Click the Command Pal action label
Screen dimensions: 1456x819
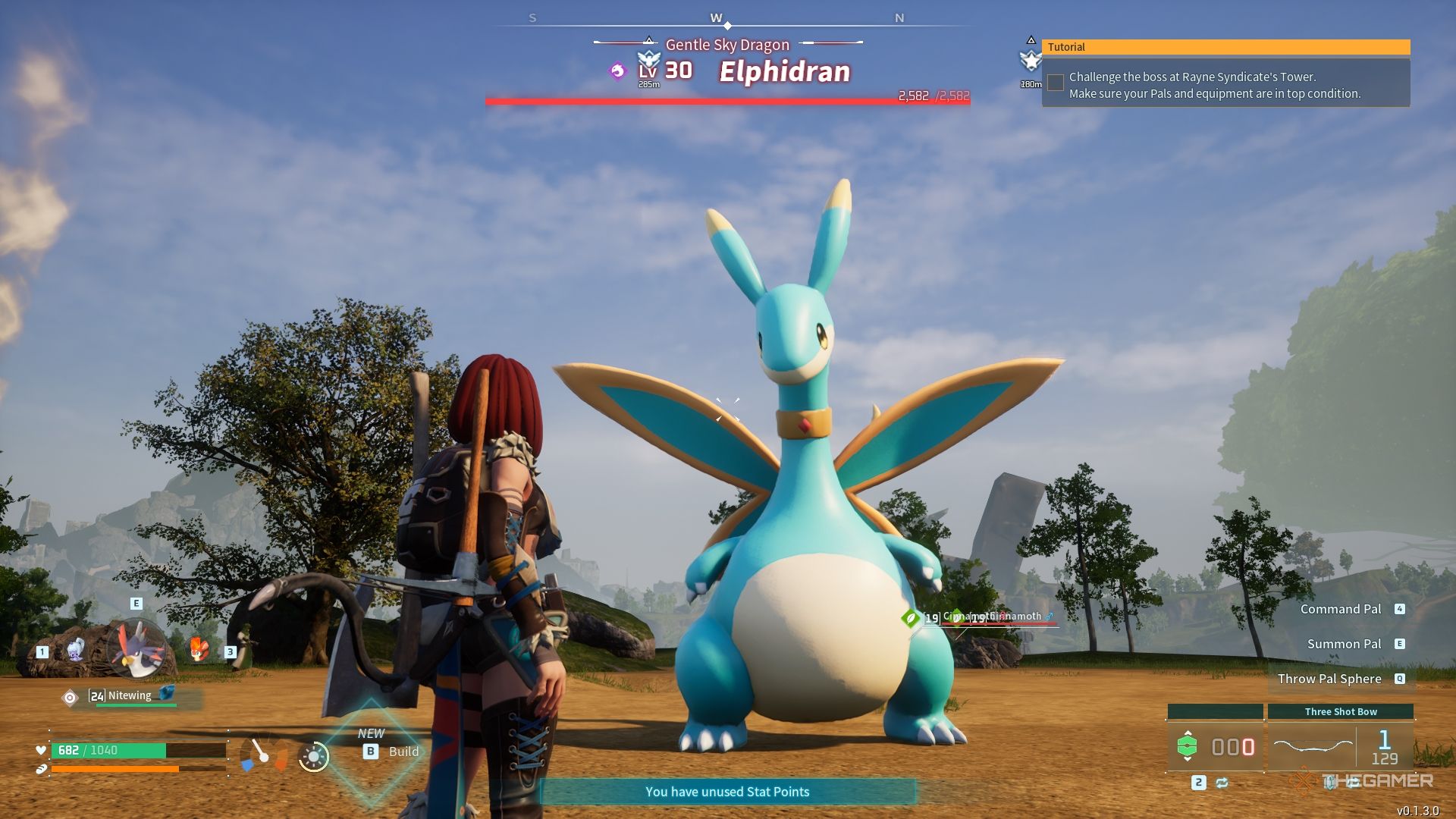[x=1341, y=609]
